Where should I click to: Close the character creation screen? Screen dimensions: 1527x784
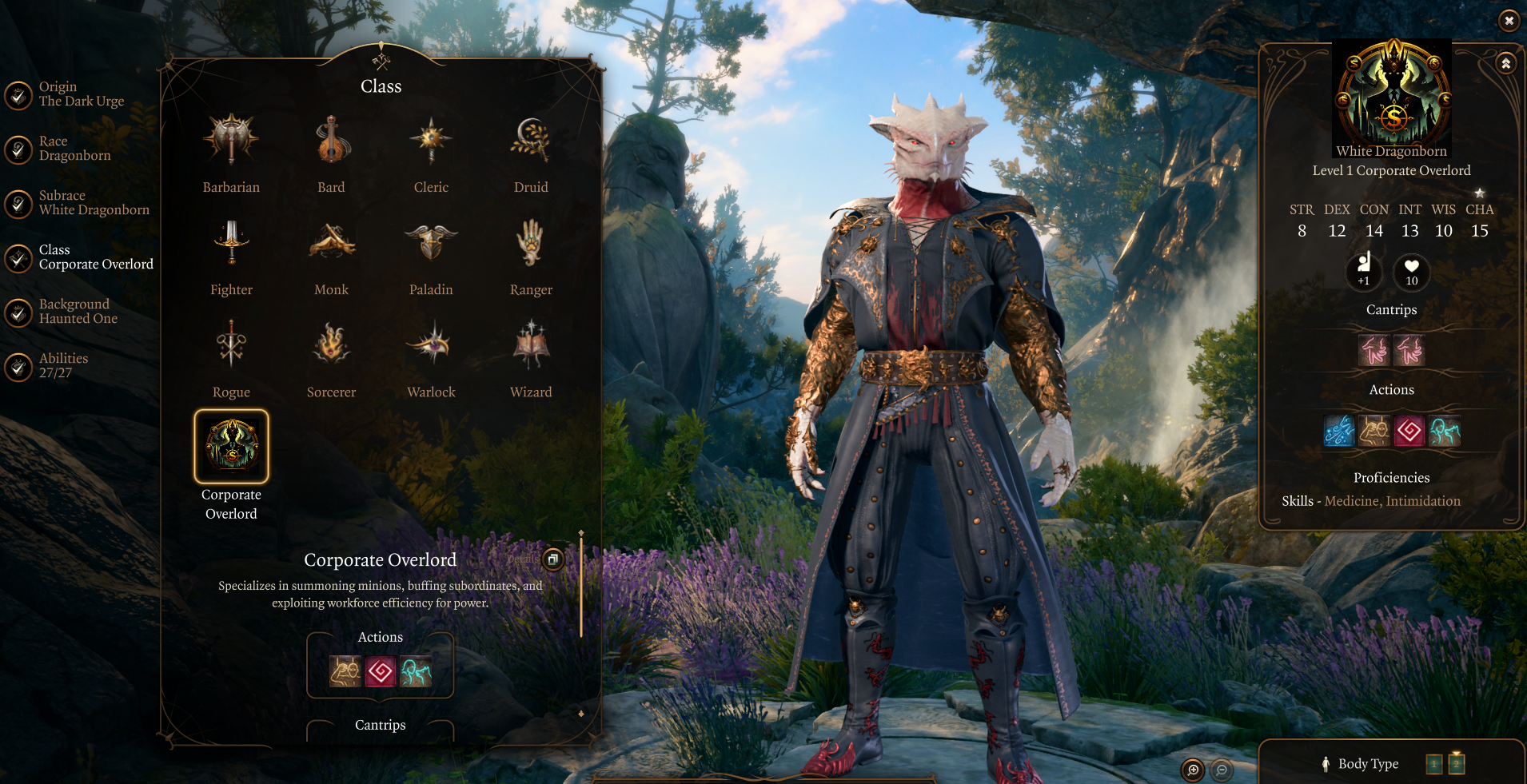pyautogui.click(x=1509, y=21)
